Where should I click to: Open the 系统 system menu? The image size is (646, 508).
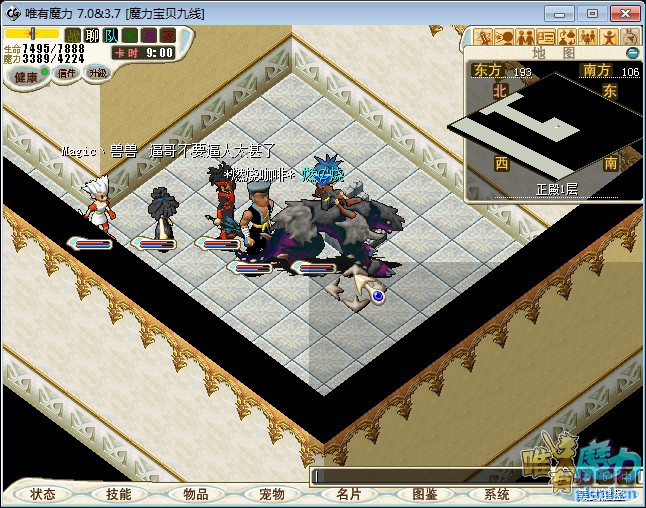click(496, 494)
